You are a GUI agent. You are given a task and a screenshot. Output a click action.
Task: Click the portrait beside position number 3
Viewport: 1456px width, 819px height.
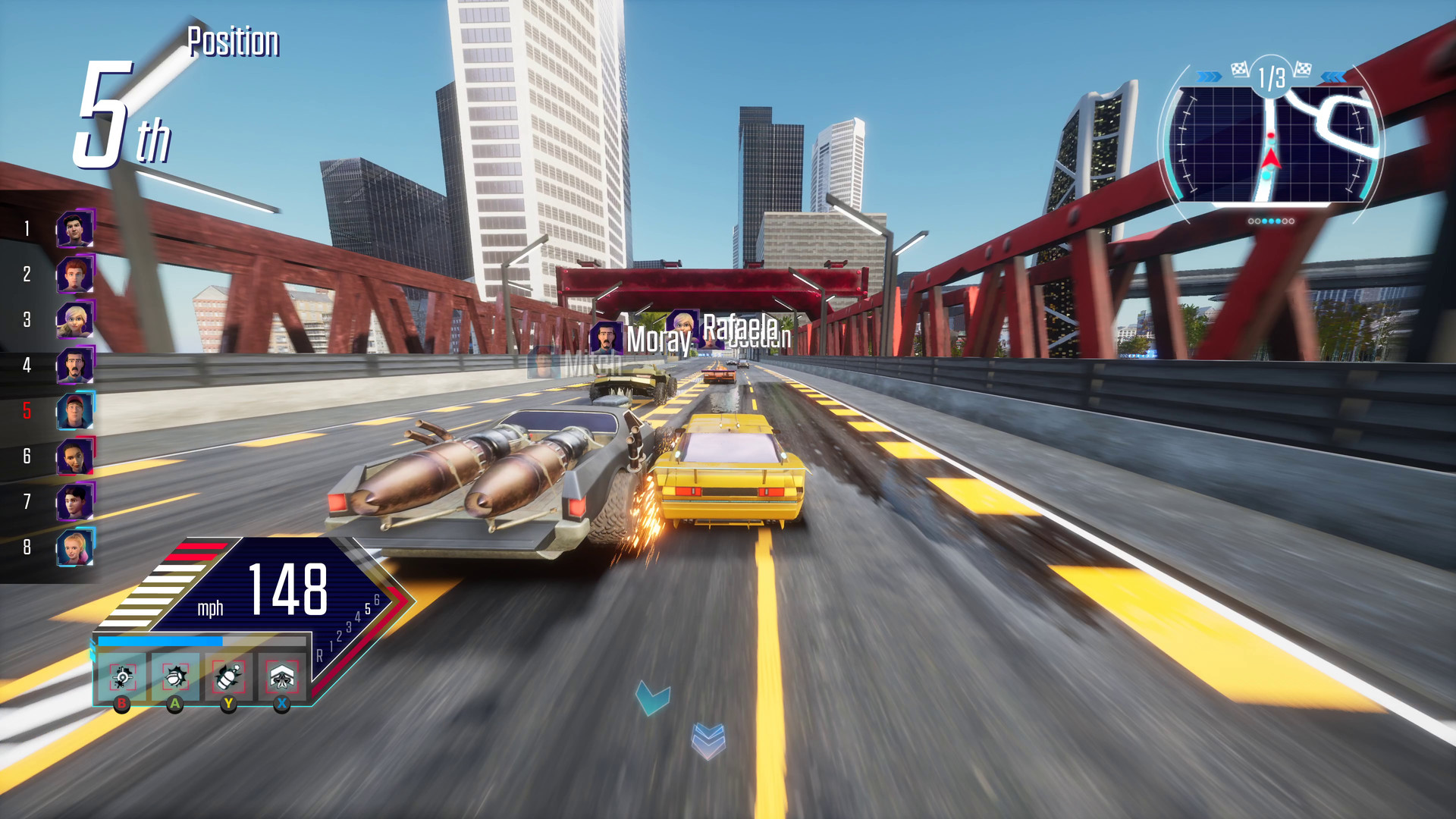[x=76, y=319]
